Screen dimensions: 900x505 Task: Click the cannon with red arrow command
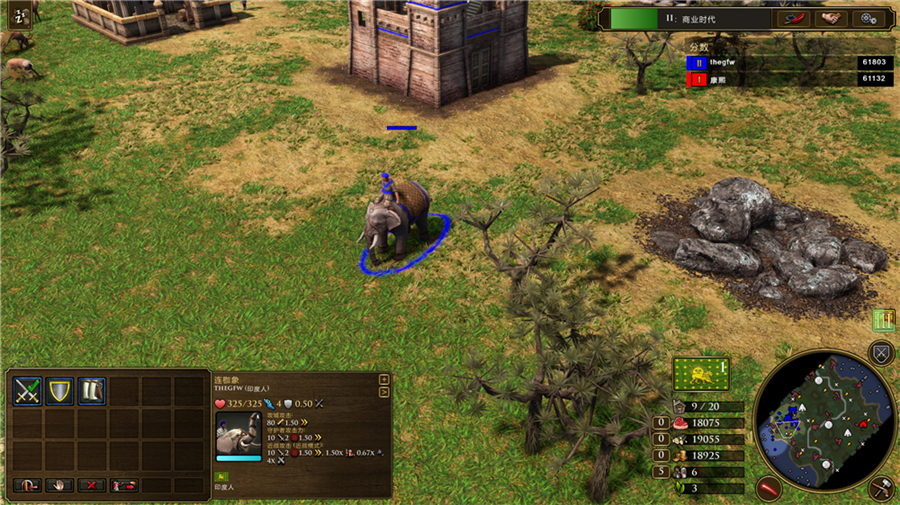[x=125, y=485]
